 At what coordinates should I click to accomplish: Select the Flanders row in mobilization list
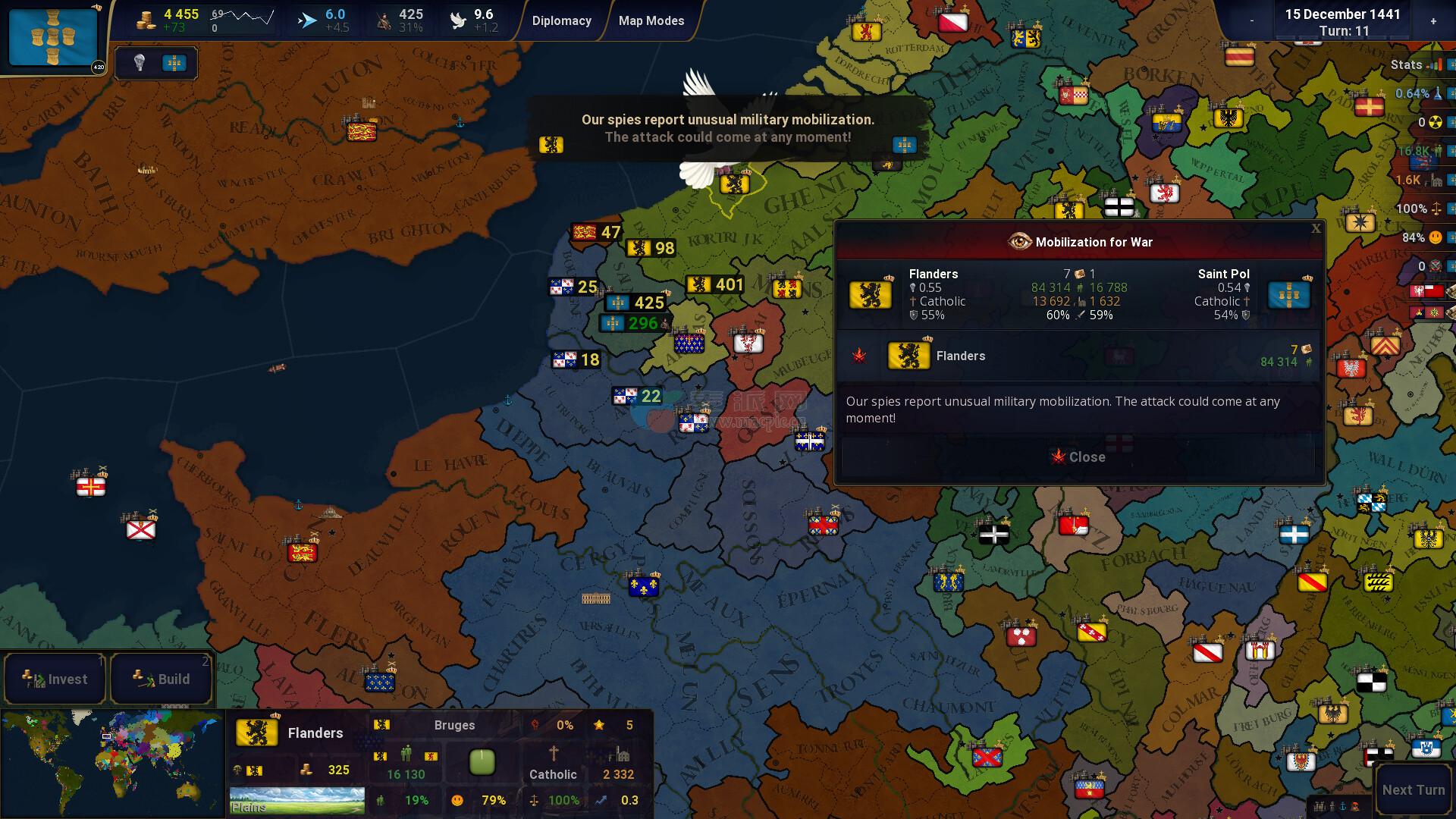click(1078, 356)
